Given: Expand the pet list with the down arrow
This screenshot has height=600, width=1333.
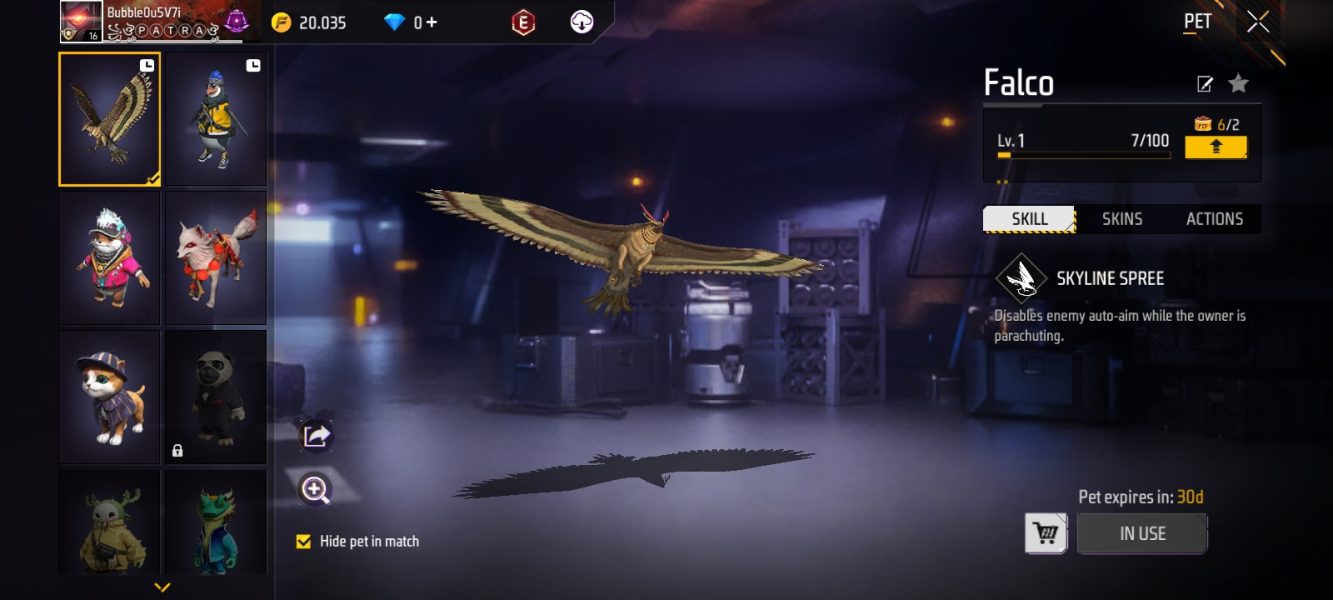Looking at the screenshot, I should (x=162, y=587).
